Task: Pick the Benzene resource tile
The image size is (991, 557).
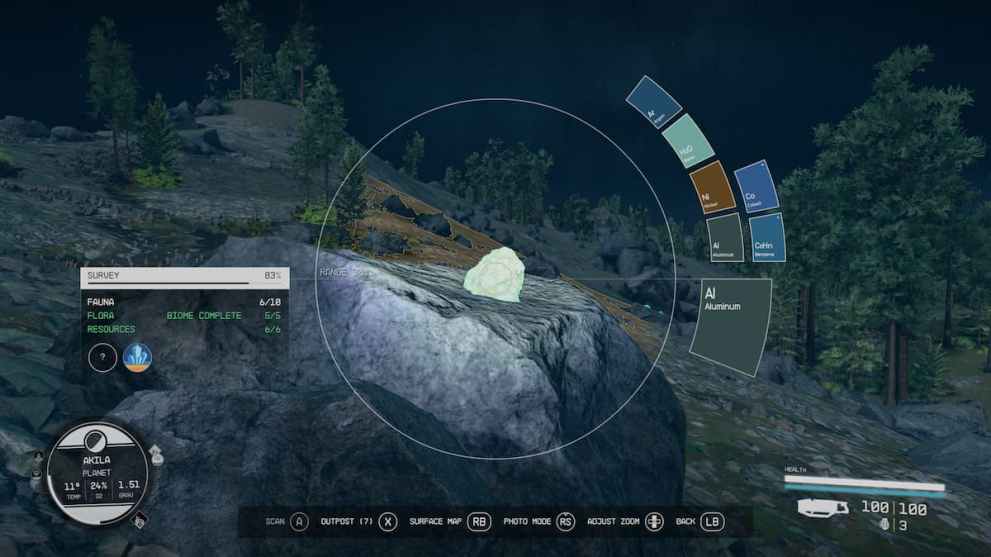Action: pos(767,238)
